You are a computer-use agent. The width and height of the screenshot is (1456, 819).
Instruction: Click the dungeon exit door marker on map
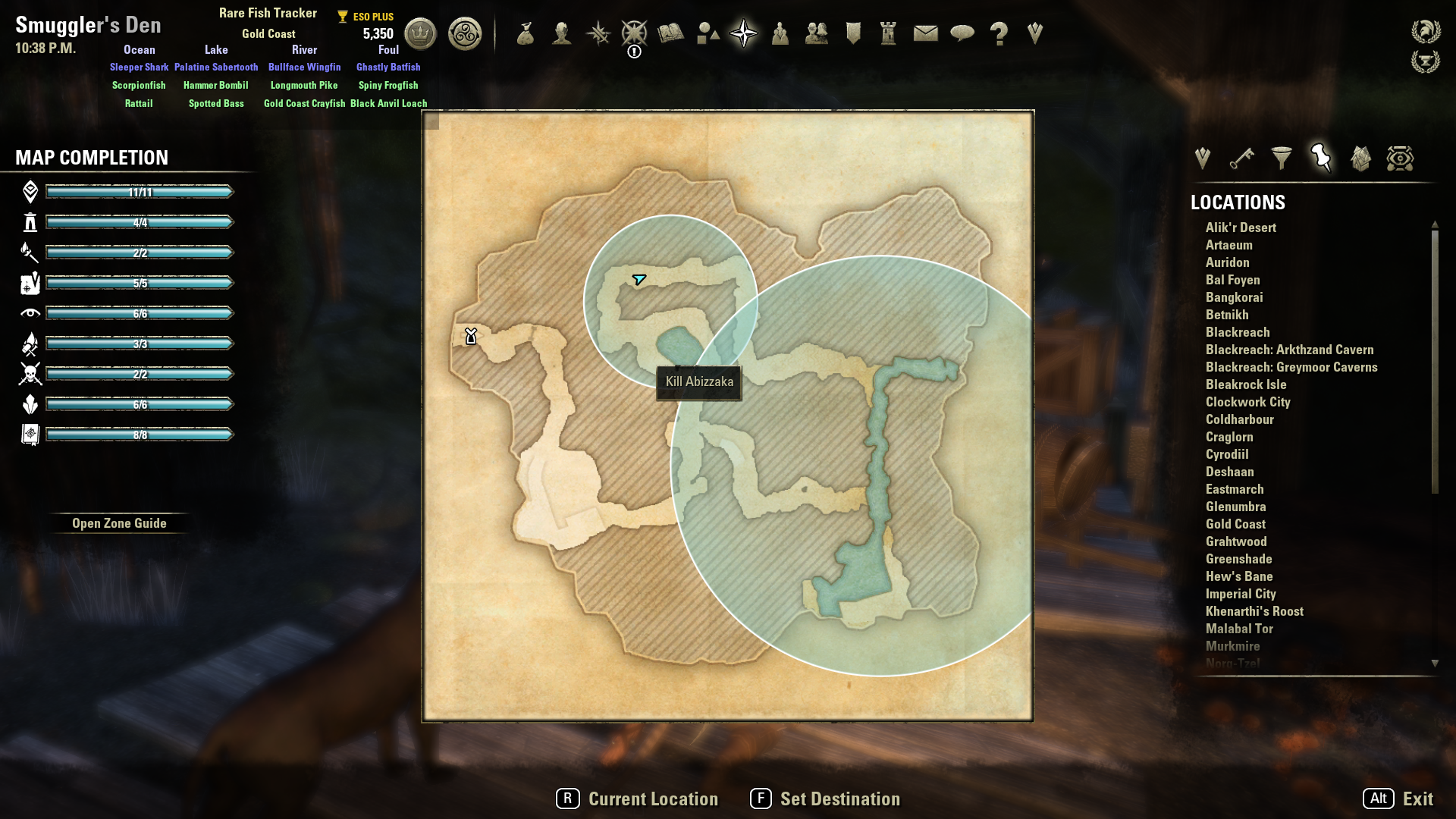point(471,336)
